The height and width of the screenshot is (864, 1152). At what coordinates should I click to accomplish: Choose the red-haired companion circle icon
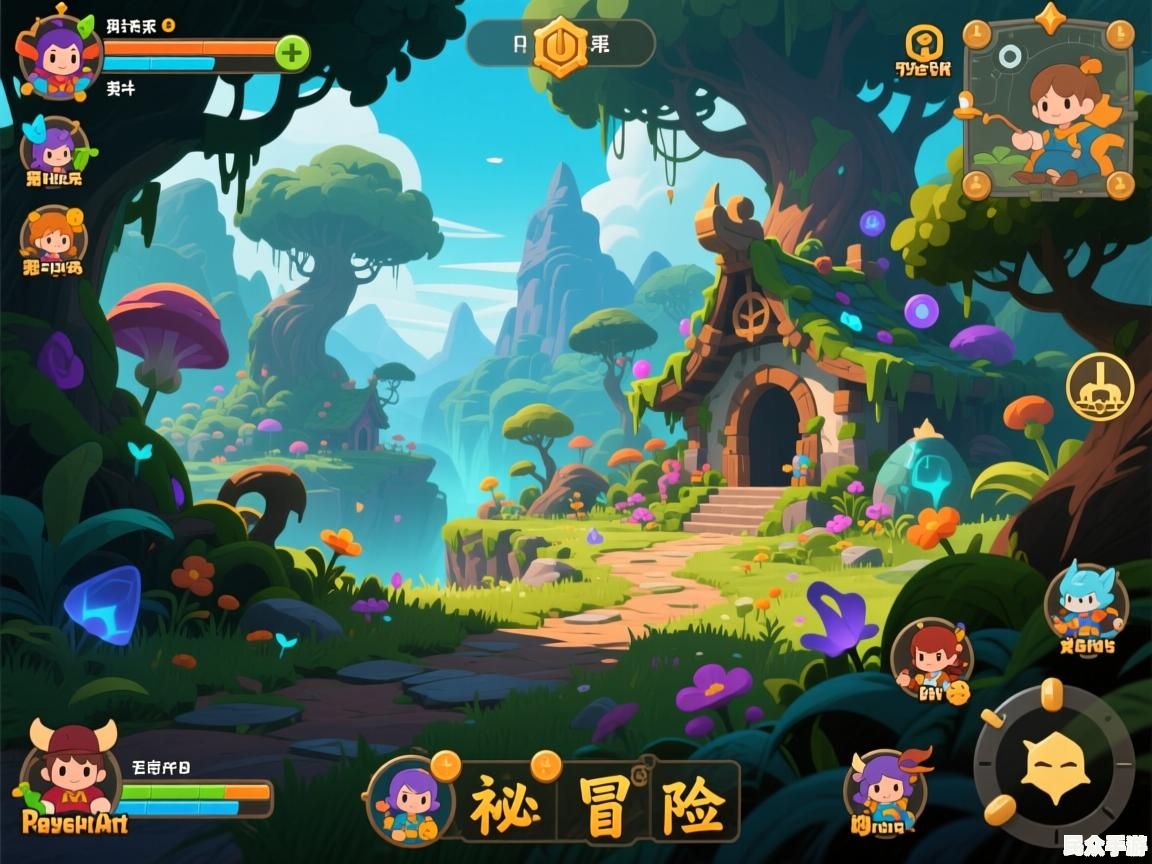(x=930, y=659)
